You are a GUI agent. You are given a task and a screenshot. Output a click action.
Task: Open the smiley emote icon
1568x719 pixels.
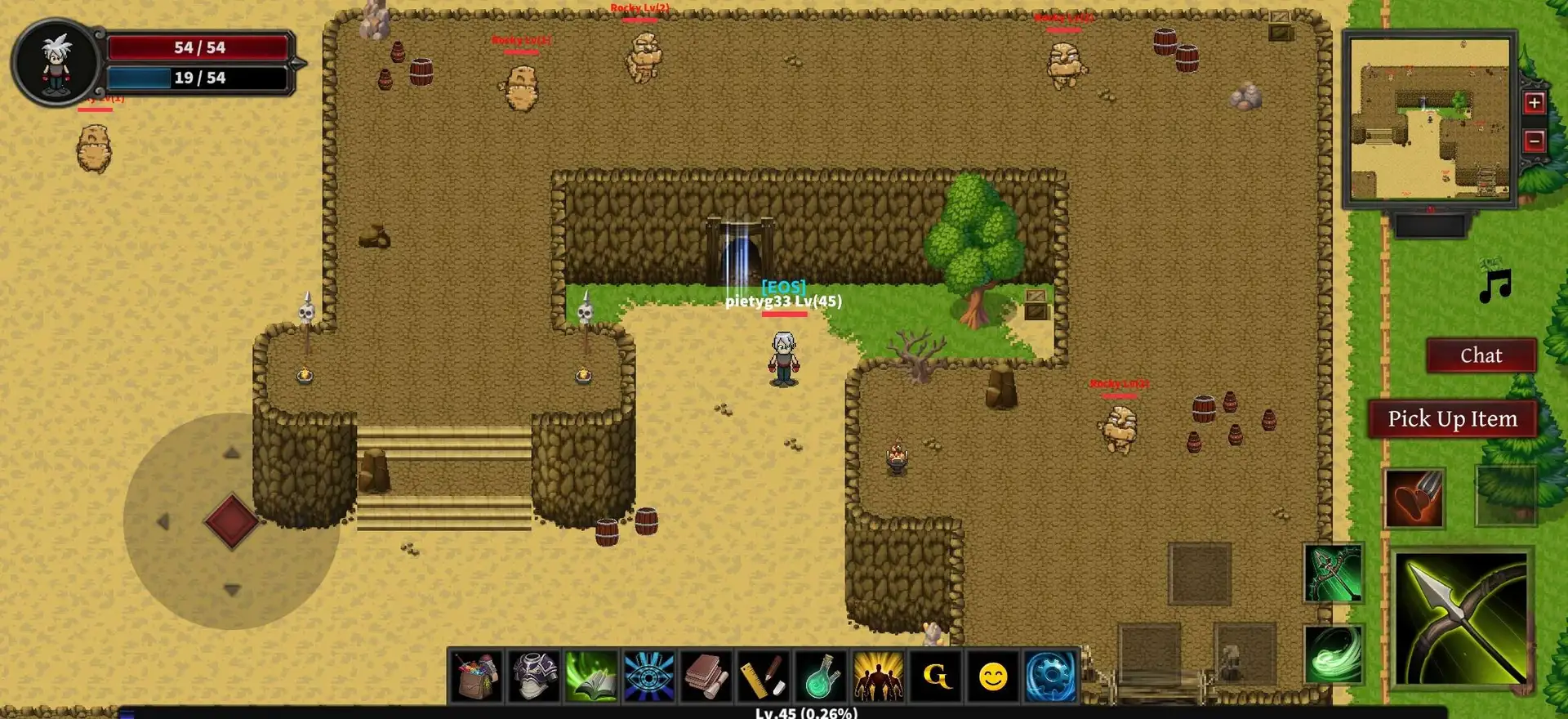pos(993,676)
